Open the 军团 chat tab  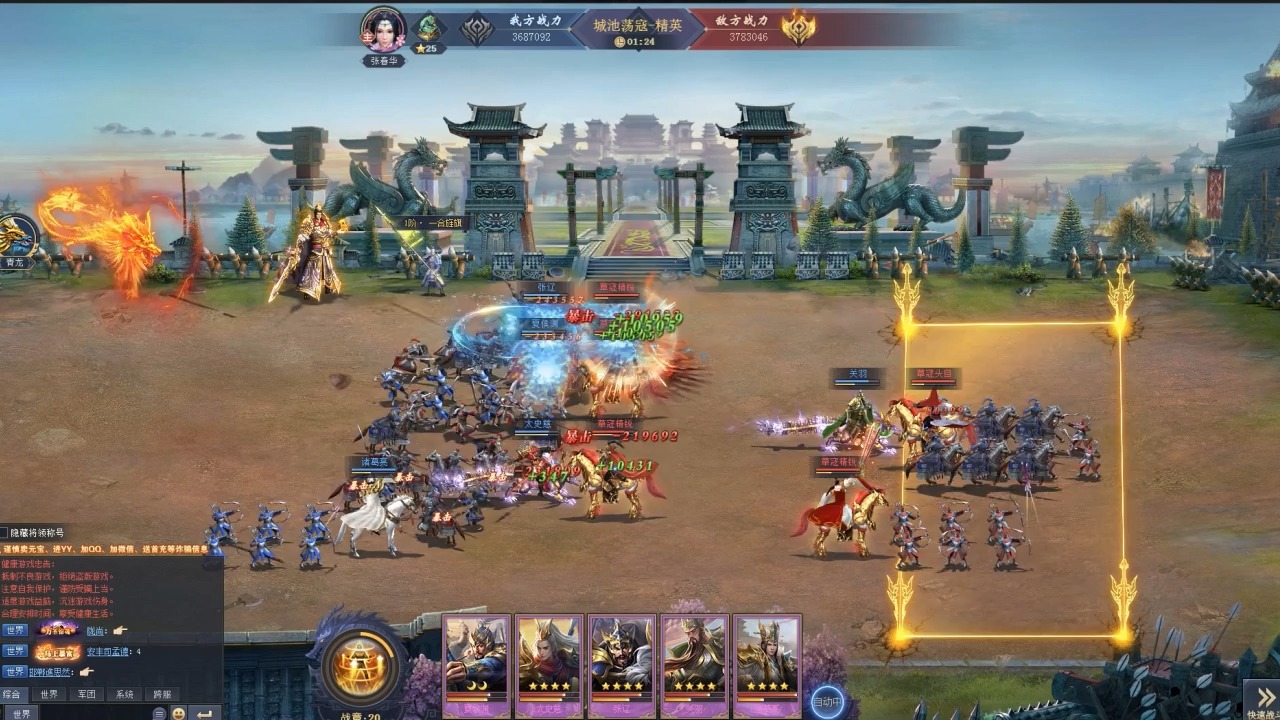click(86, 694)
